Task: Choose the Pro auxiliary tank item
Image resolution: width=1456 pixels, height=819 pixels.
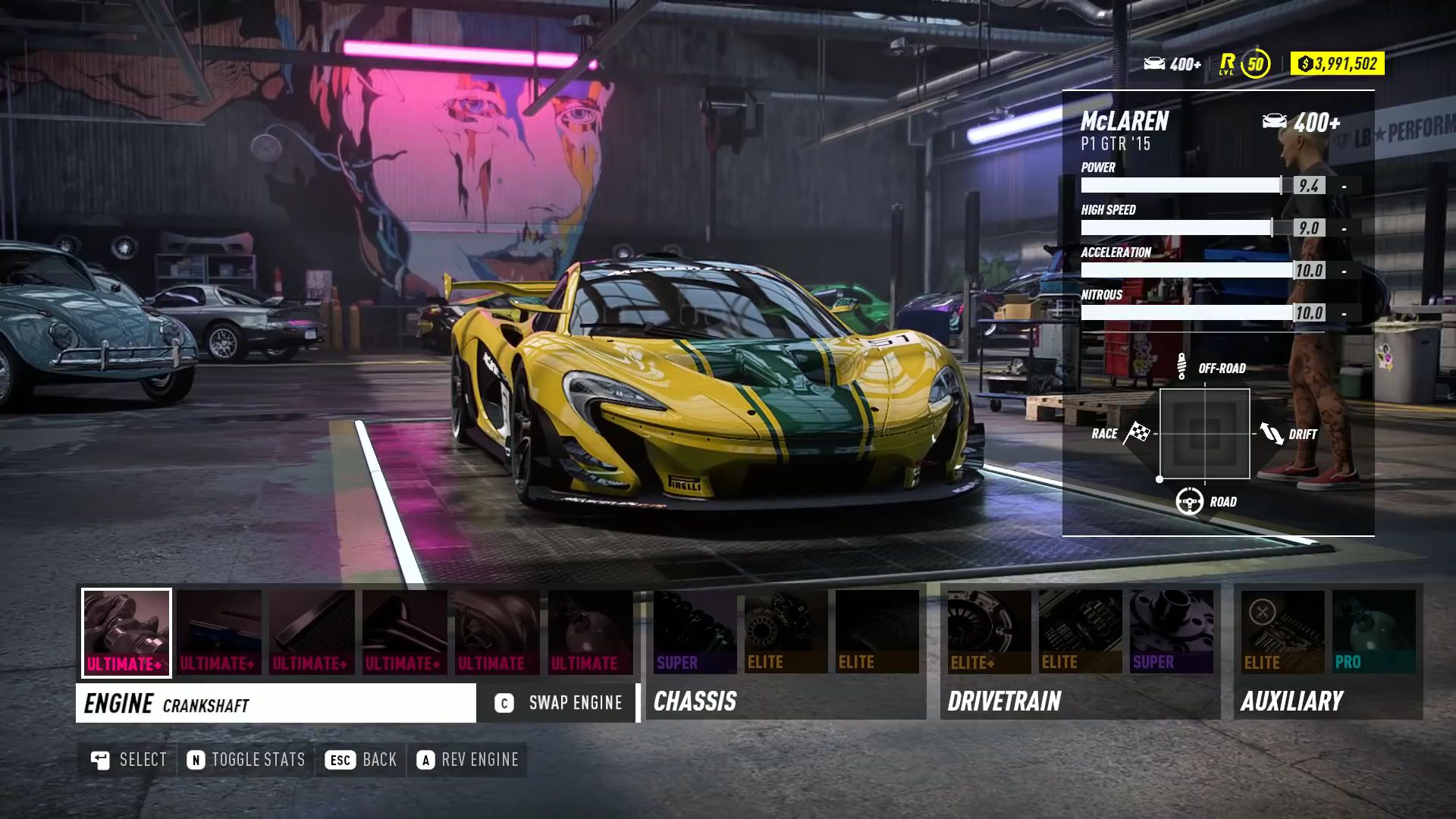Action: click(1373, 632)
